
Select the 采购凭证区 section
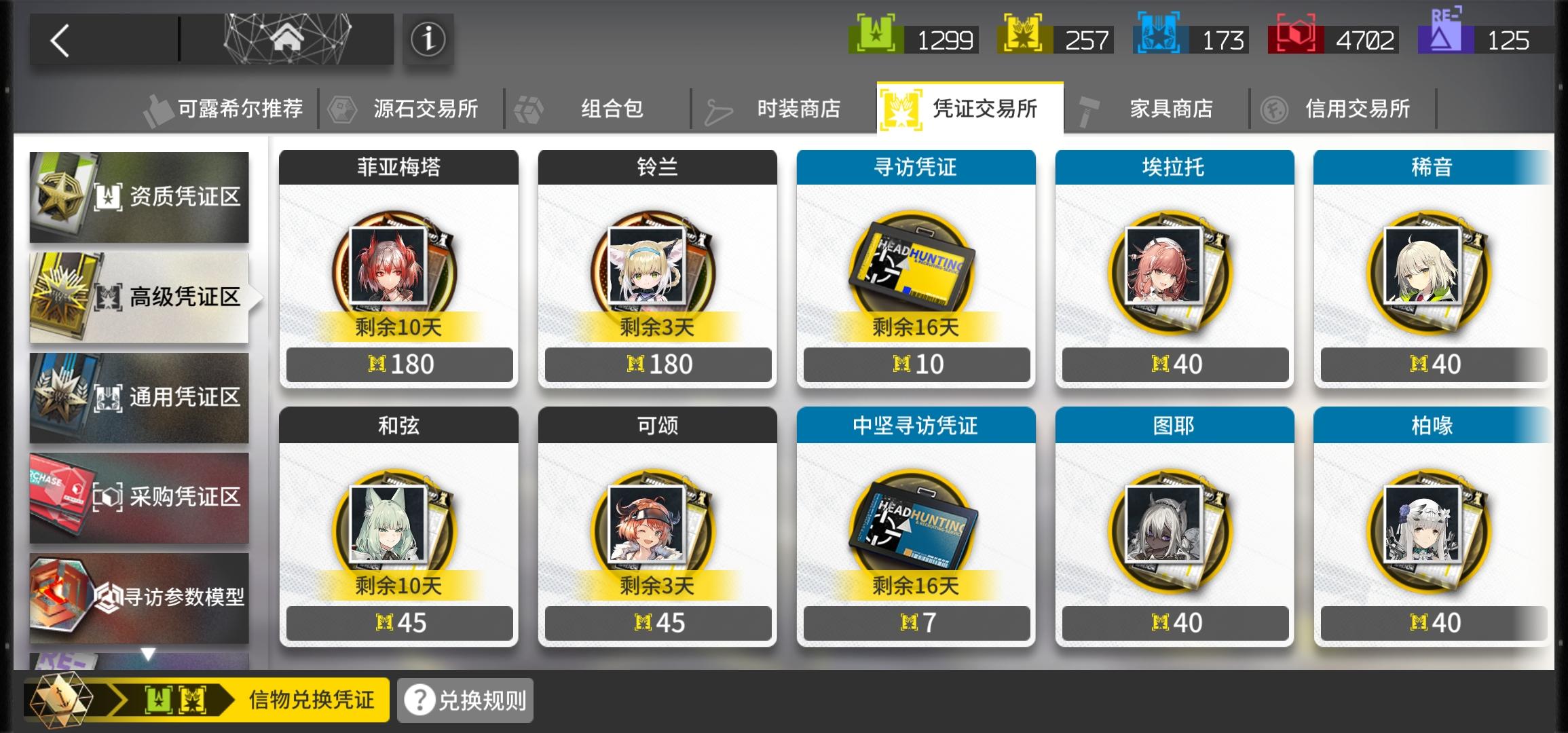[x=139, y=497]
